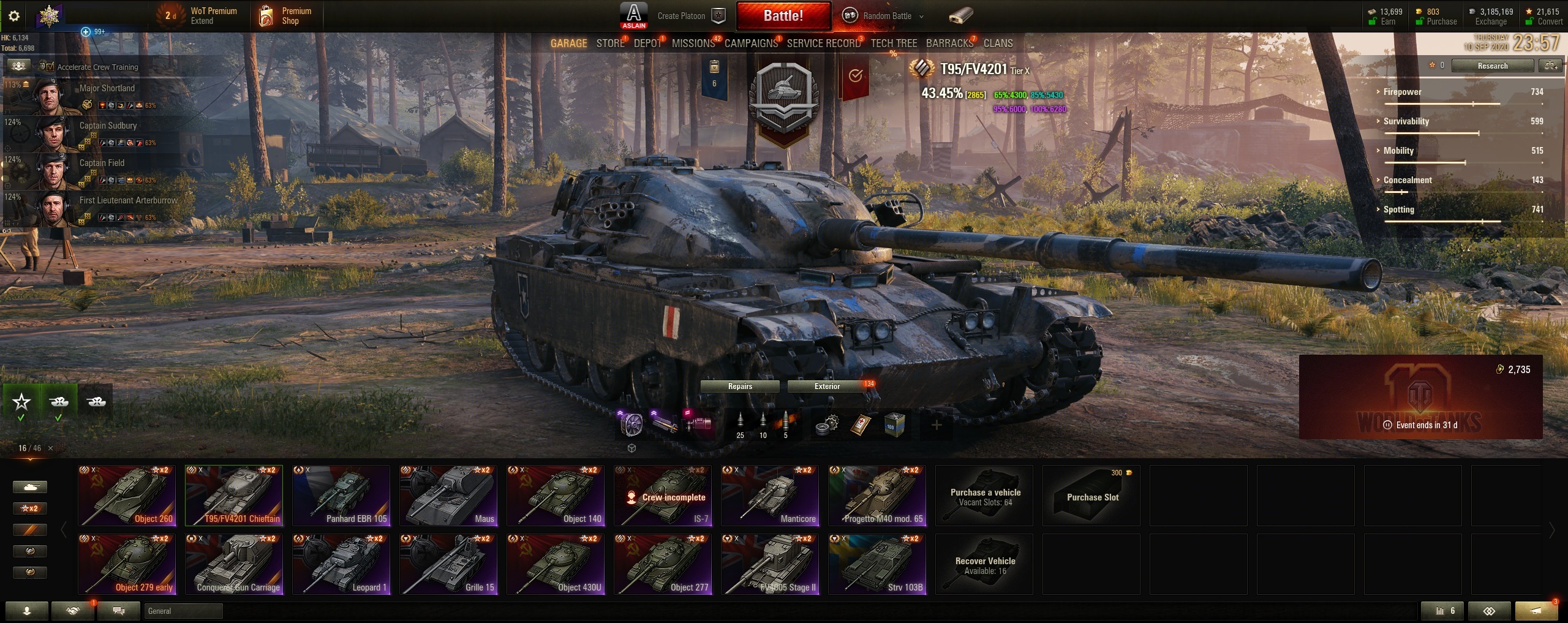Select the Strv 103B vehicle thumbnail
The height and width of the screenshot is (623, 1568).
click(877, 564)
